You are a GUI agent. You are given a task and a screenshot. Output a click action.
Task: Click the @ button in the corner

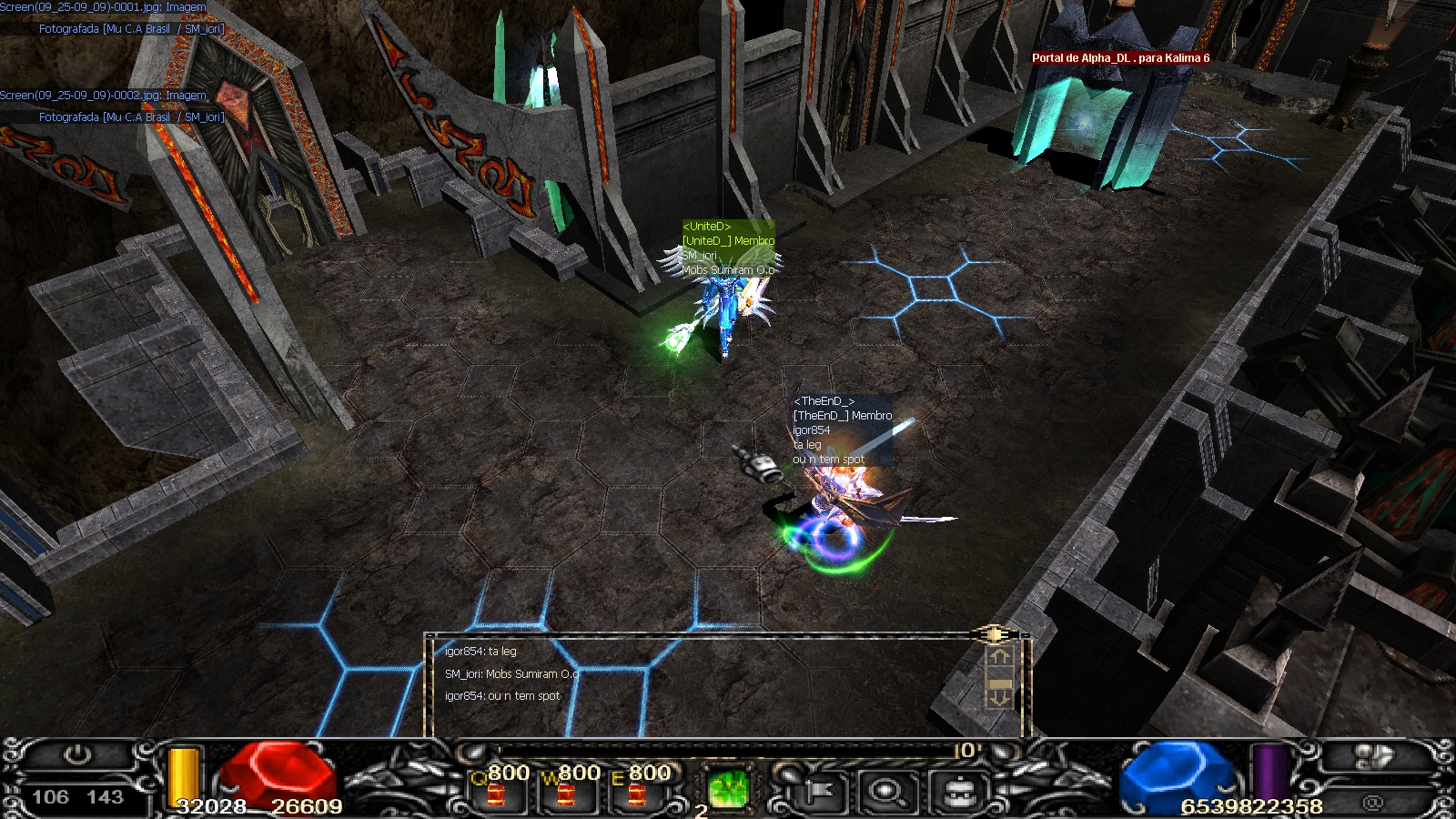[1373, 803]
